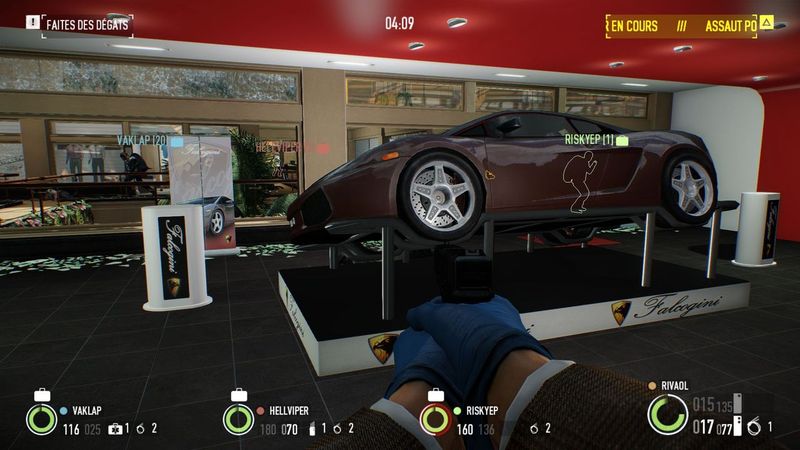
Task: Select the carry bag icon above Vaklap
Action: (x=41, y=395)
